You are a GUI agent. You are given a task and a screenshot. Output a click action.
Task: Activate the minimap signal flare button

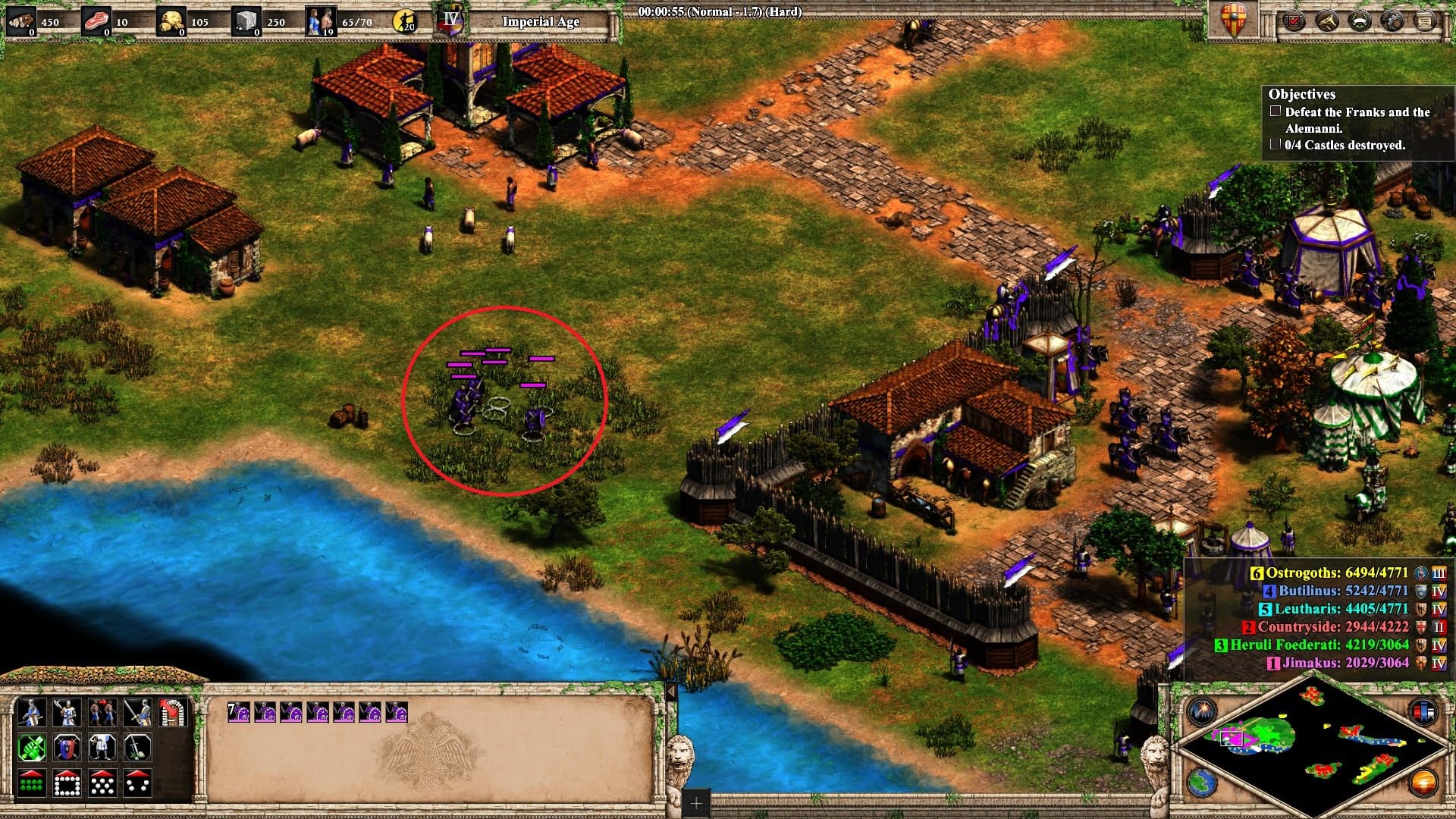coord(1202,711)
